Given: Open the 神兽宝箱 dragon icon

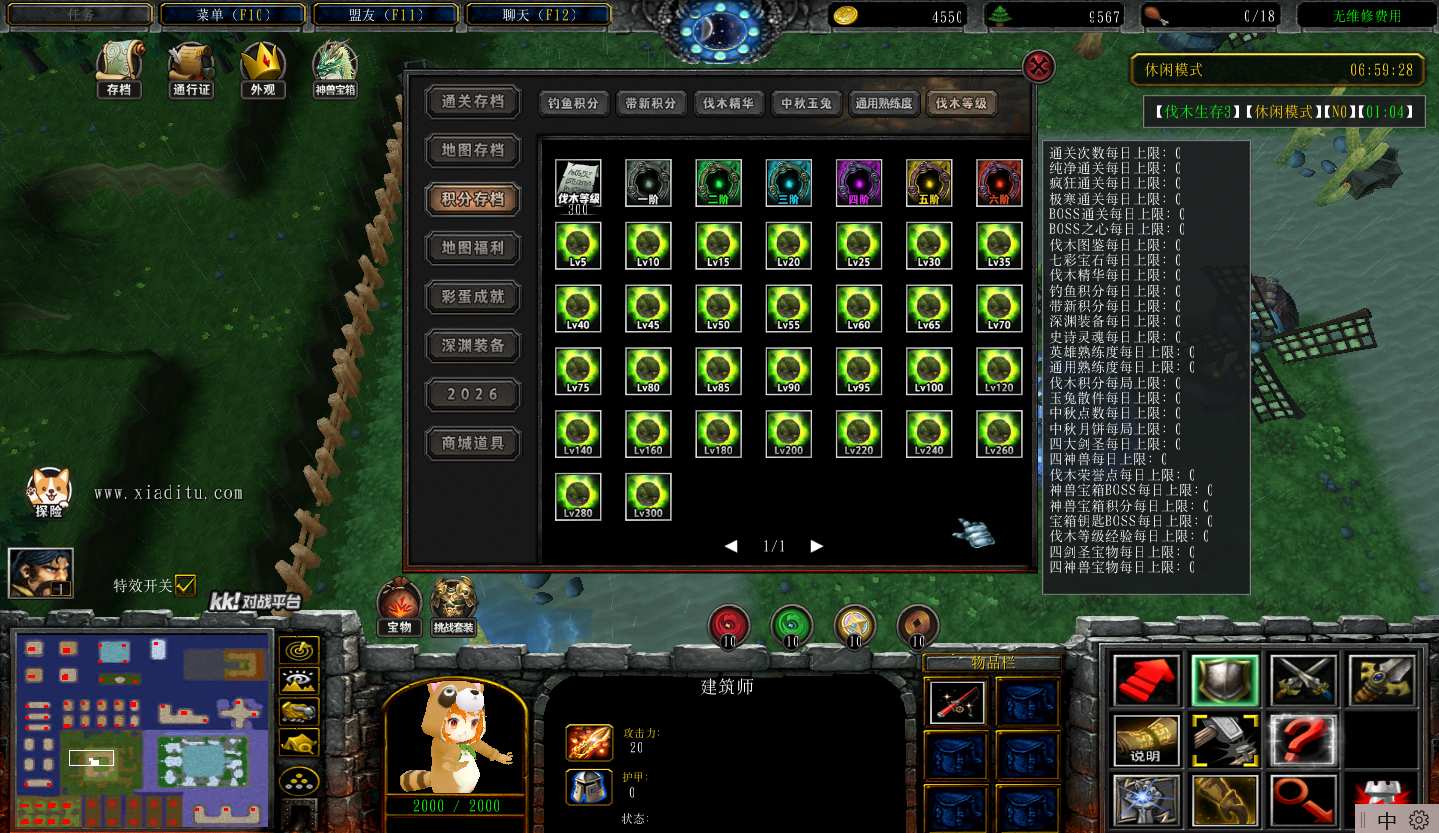Looking at the screenshot, I should click(x=335, y=68).
